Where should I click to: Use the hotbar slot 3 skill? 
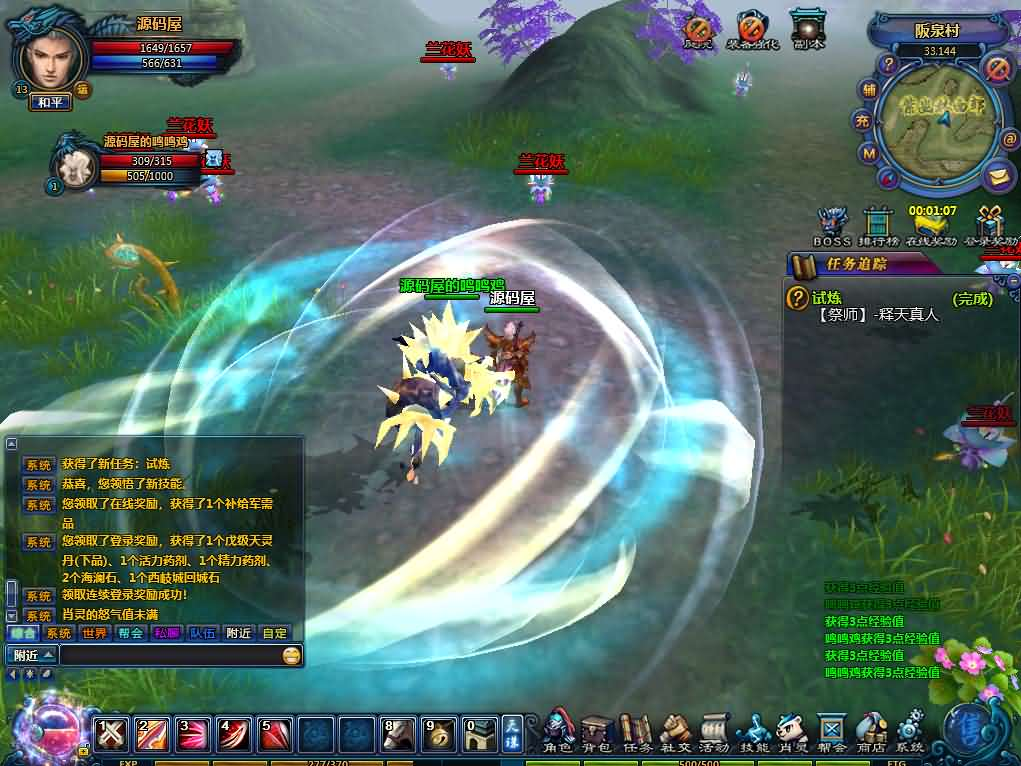coord(193,735)
